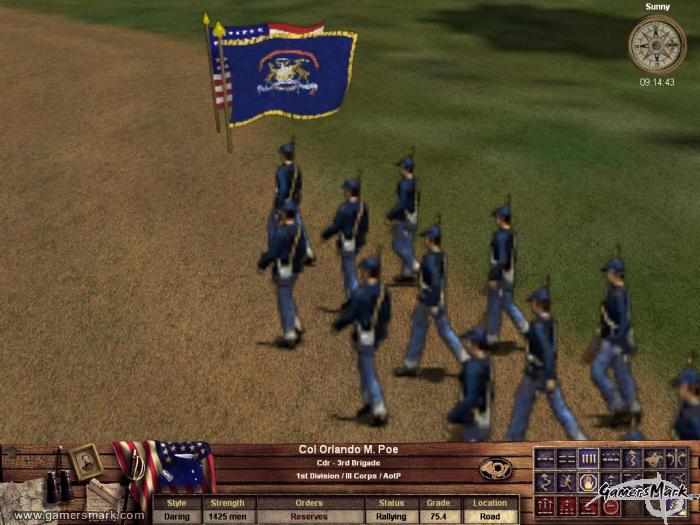This screenshot has width=700, height=525.
Task: Click the red circle command button
Action: point(610,506)
